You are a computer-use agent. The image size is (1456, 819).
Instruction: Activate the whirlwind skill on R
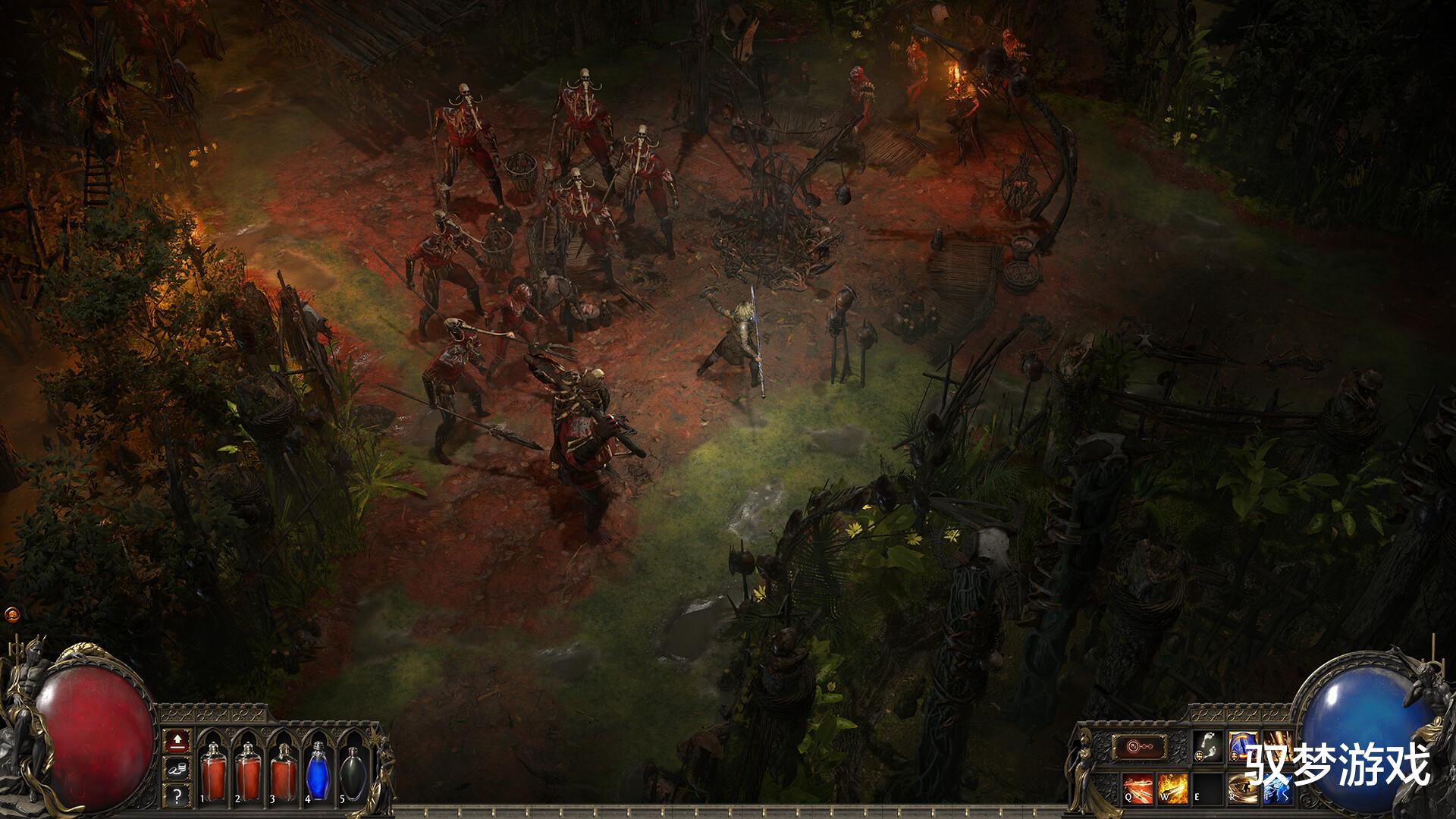pos(1243,787)
